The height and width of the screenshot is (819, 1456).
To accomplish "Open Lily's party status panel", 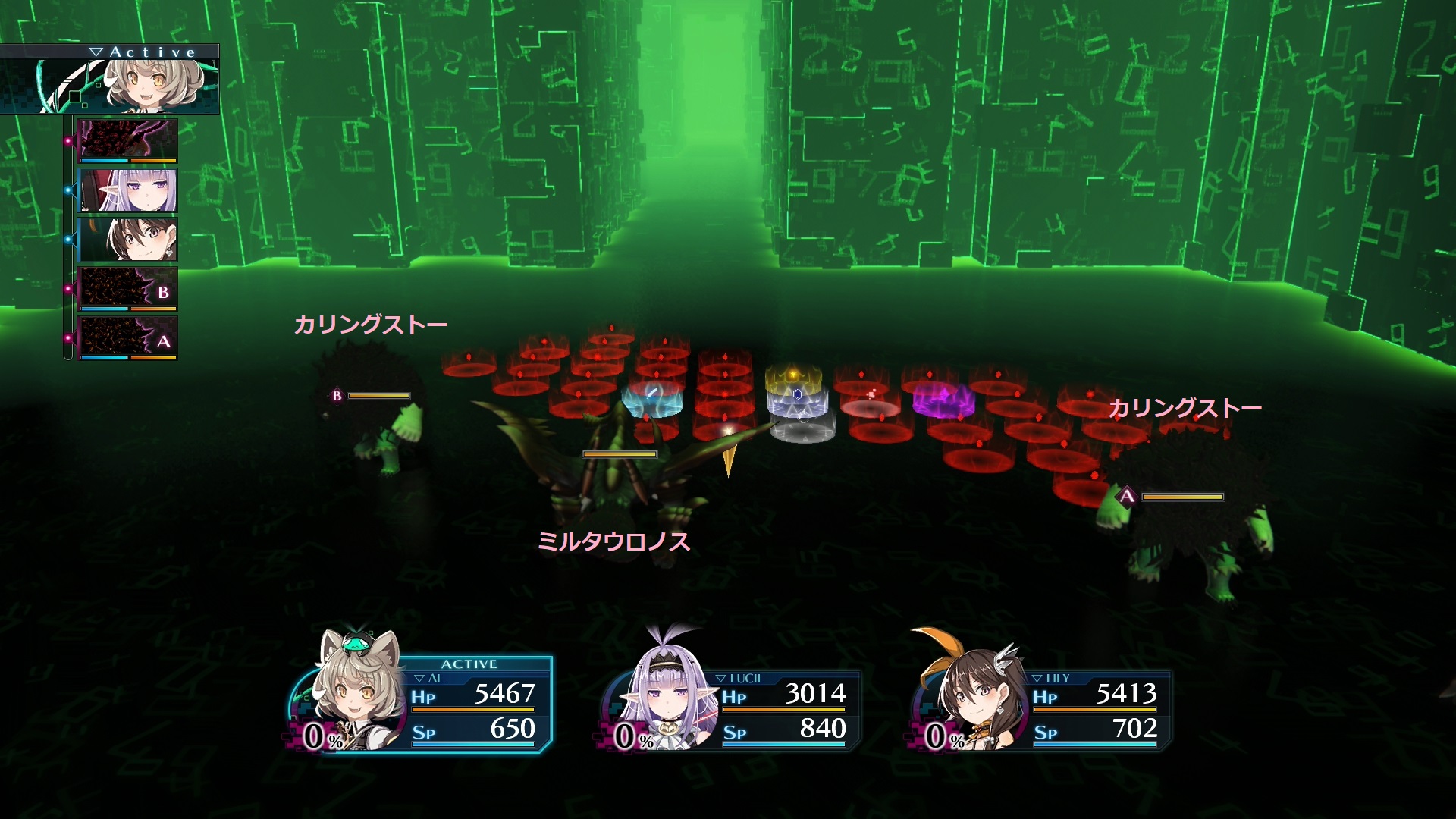I will (1043, 709).
